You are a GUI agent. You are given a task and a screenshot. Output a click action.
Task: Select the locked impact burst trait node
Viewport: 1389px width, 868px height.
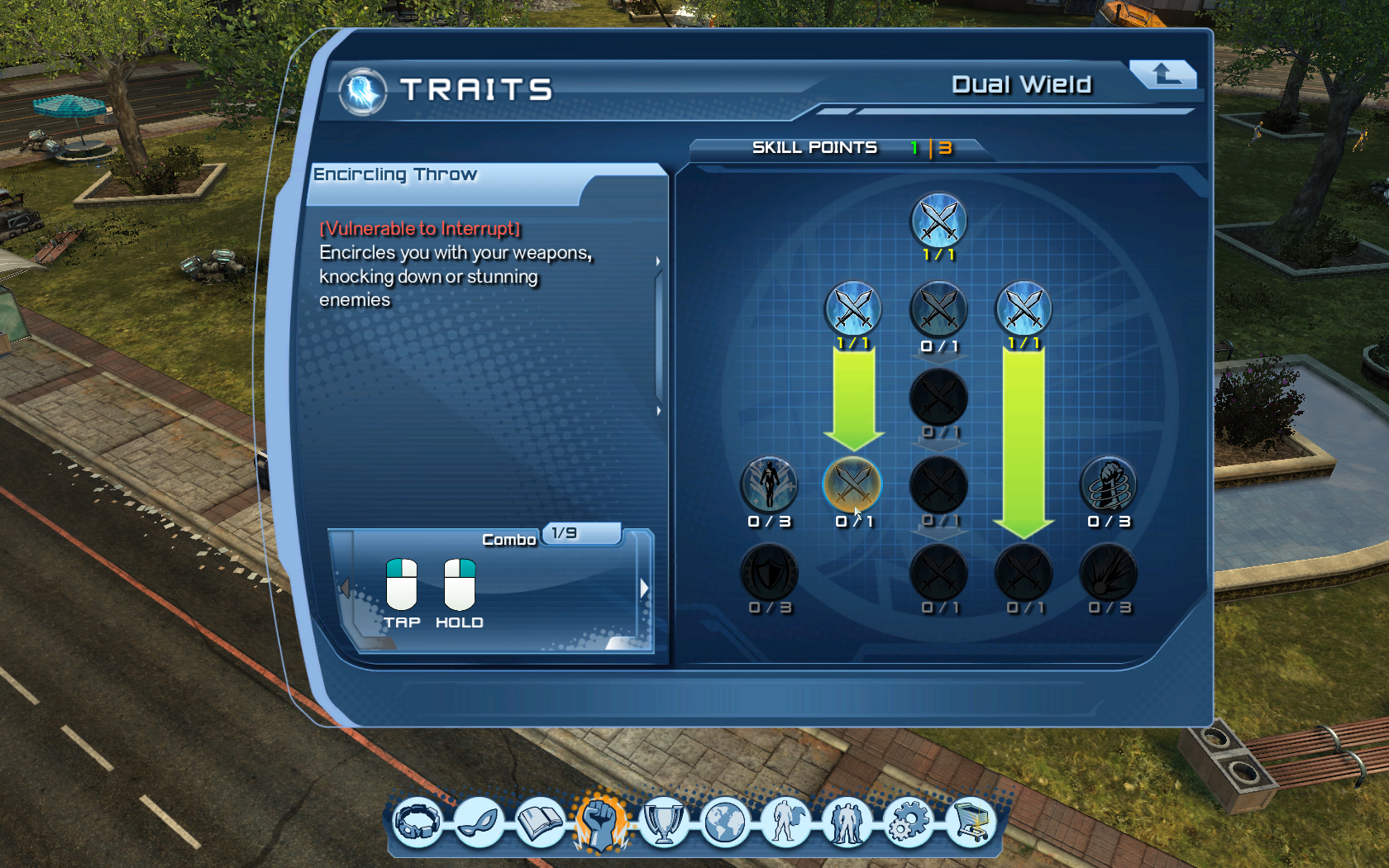pyautogui.click(x=1109, y=572)
